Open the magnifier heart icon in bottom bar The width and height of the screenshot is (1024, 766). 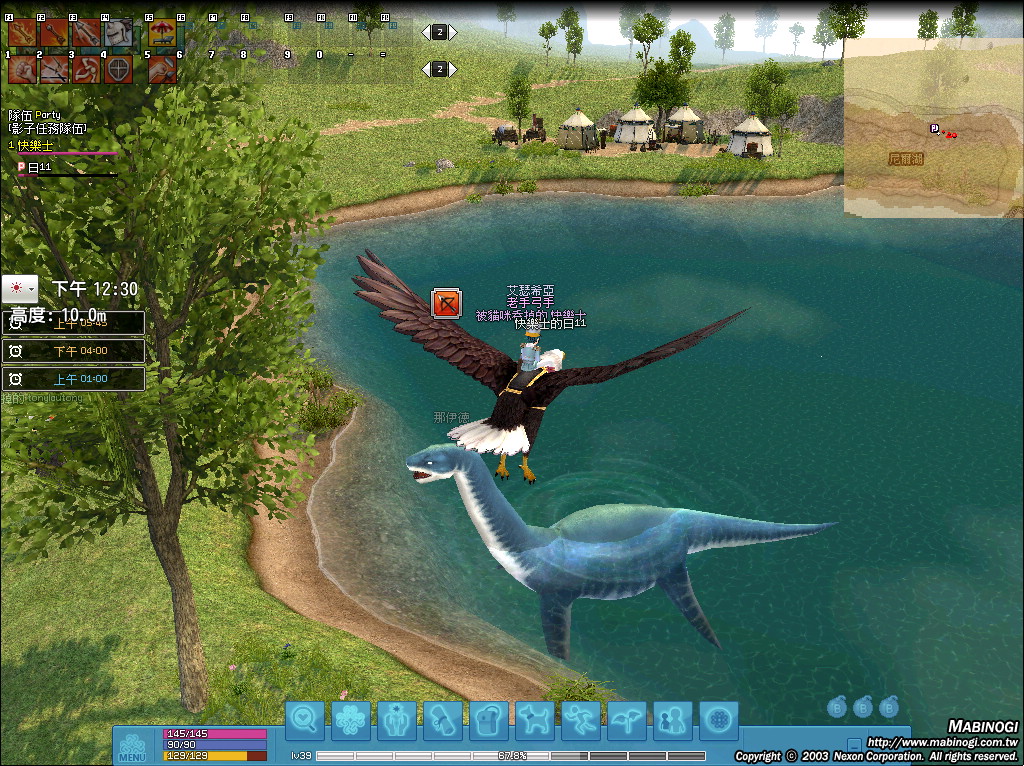pos(304,720)
